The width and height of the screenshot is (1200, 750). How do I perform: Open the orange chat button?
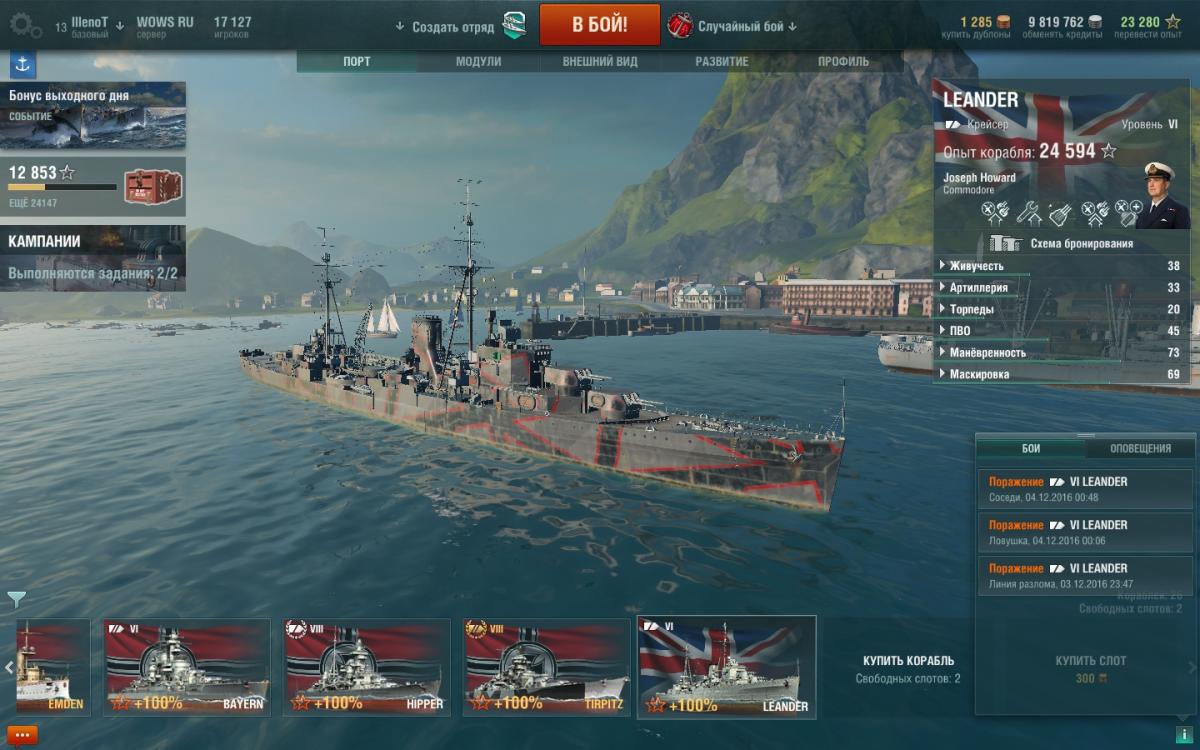point(21,735)
